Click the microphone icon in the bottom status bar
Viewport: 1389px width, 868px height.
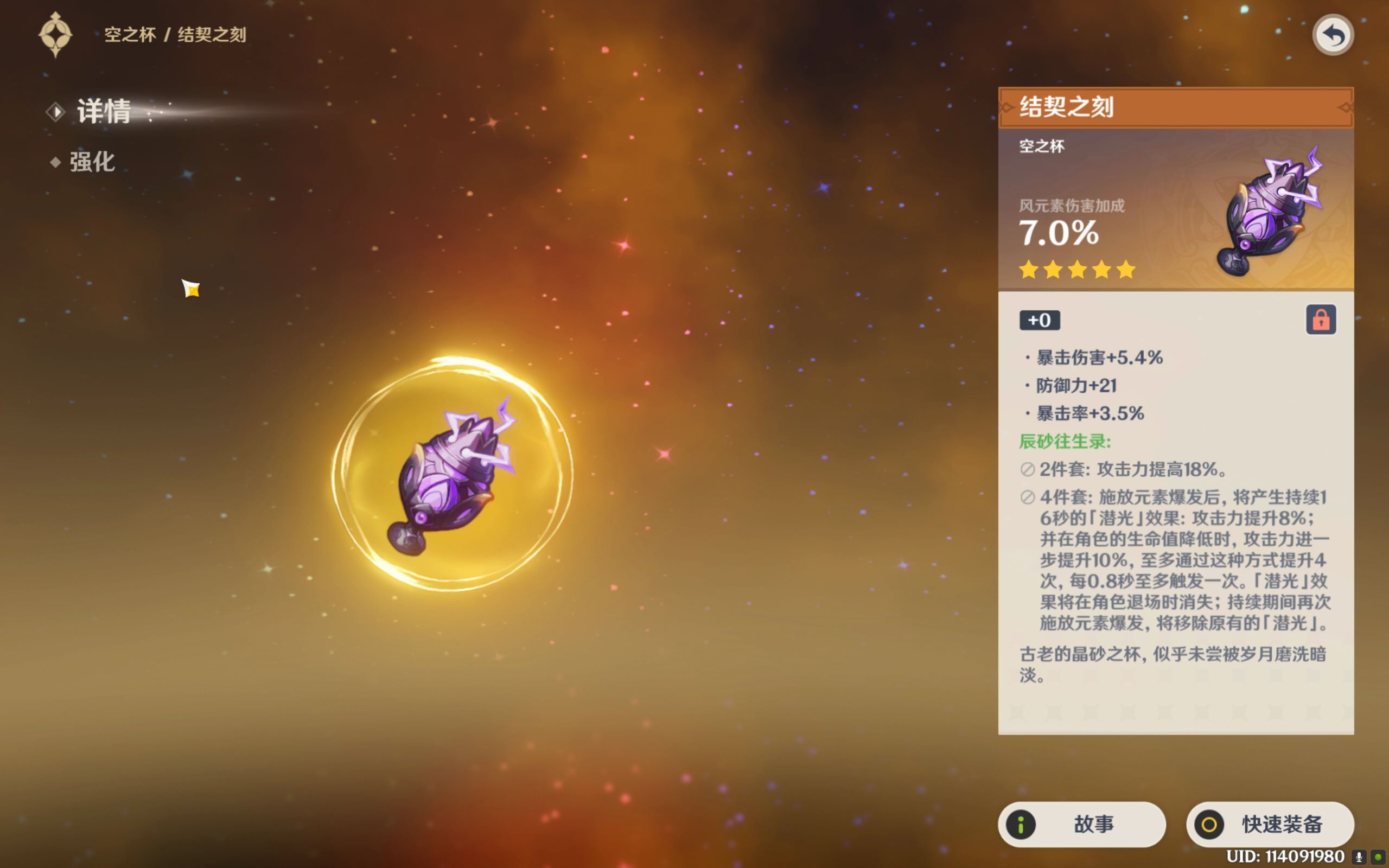[x=1360, y=856]
